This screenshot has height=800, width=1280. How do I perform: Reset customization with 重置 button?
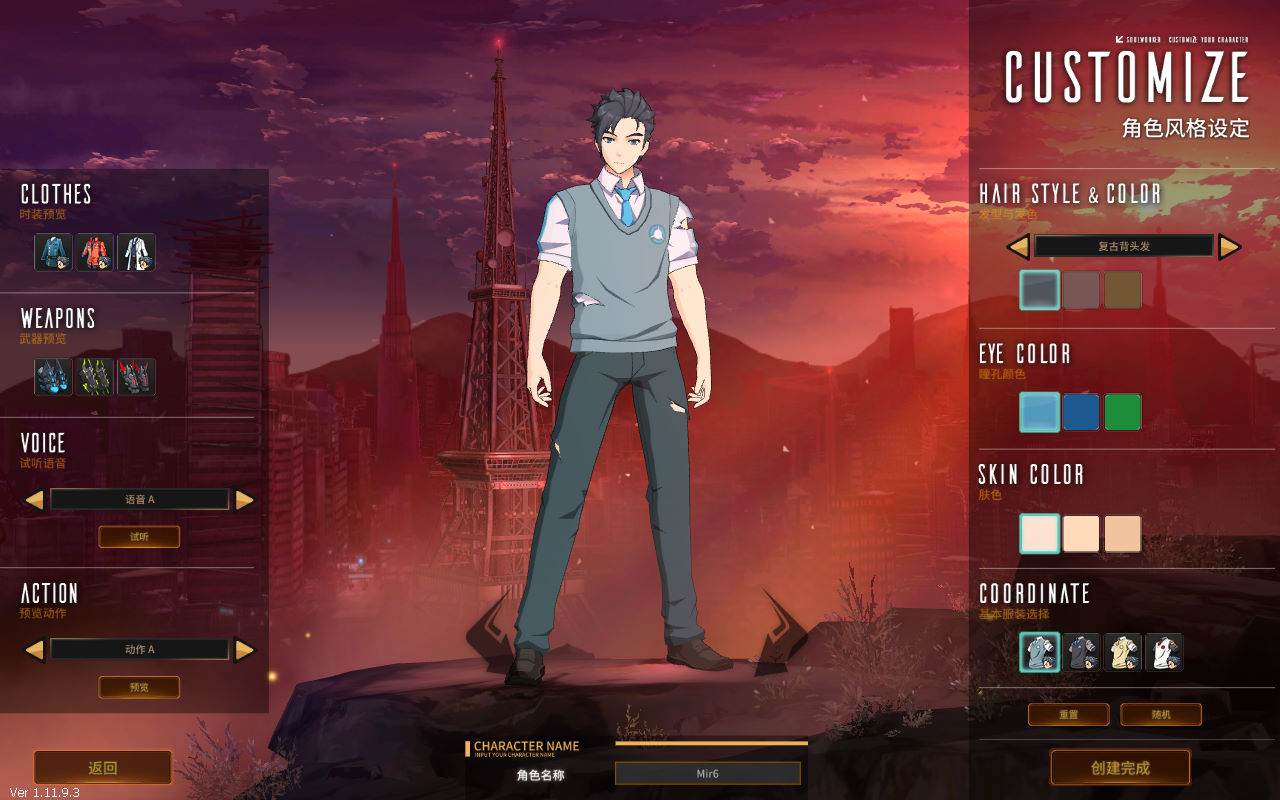[x=1069, y=715]
